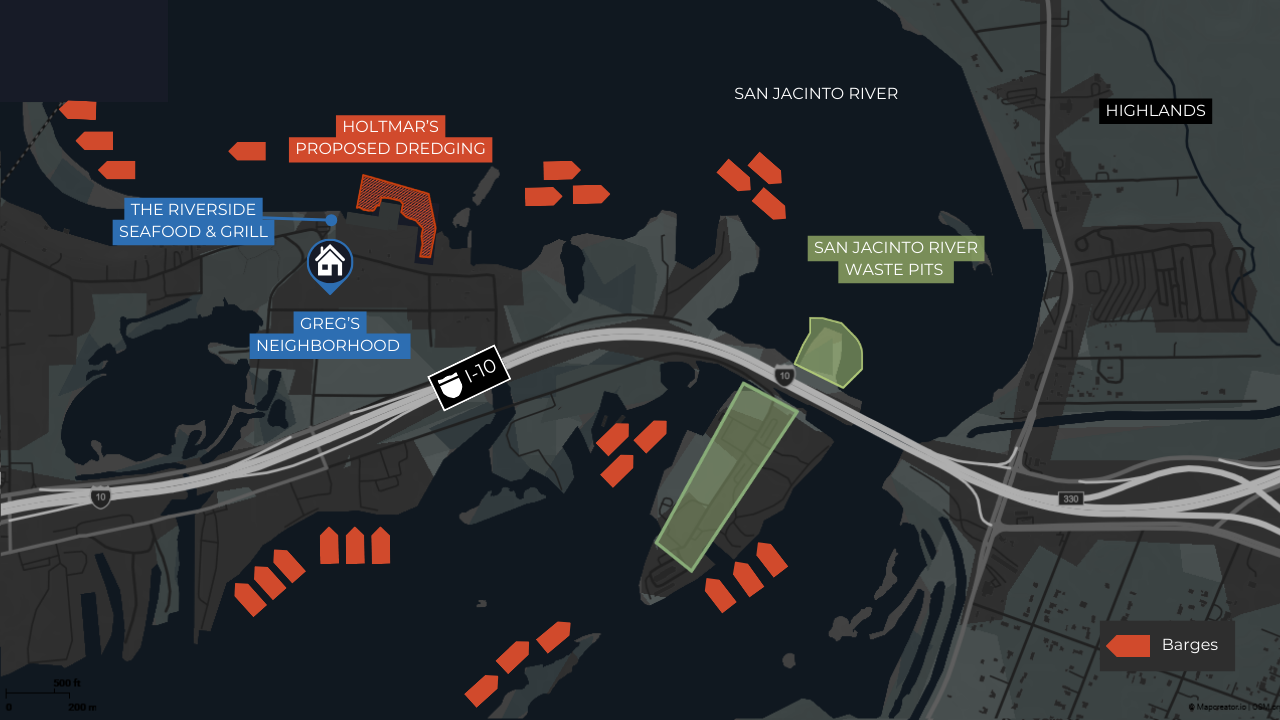Image resolution: width=1280 pixels, height=720 pixels.
Task: Open the Mapcreator.io attribution link
Action: coord(1219,707)
